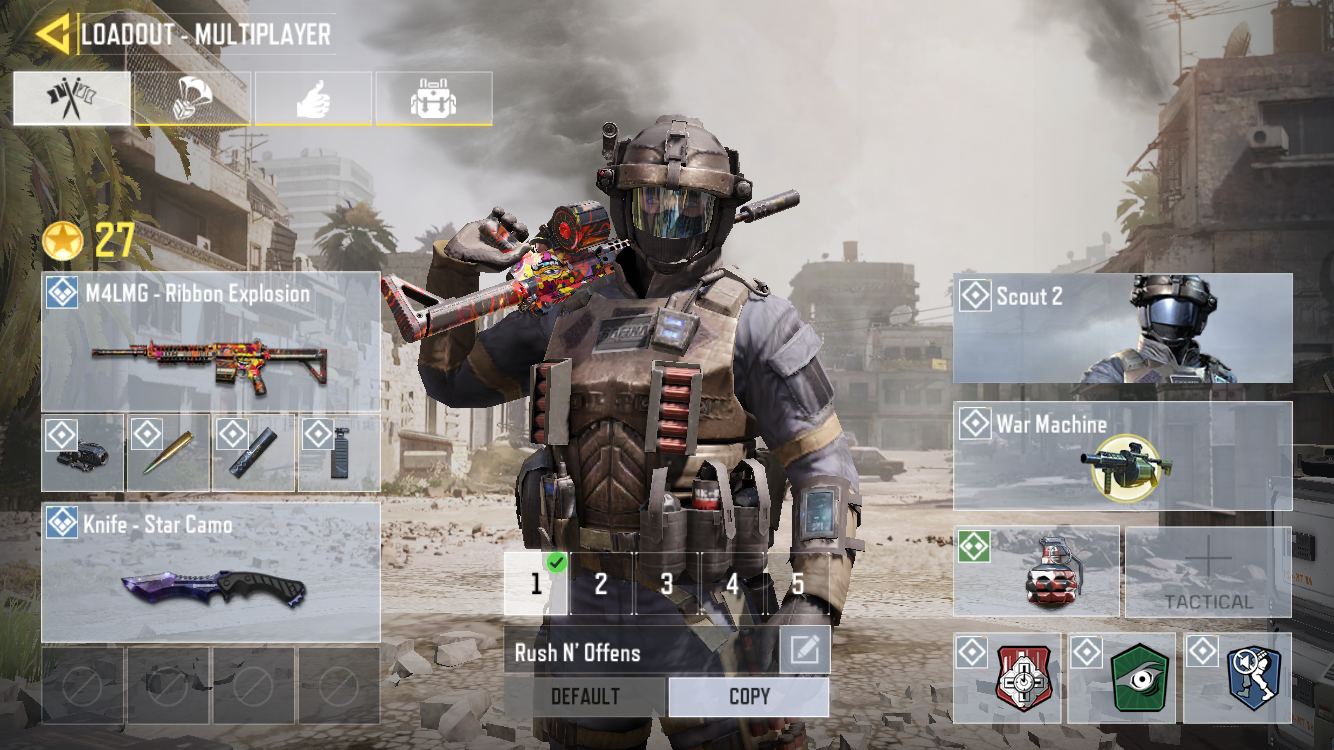This screenshot has width=1334, height=750.
Task: Change the blue running figure perk
Action: (x=1238, y=678)
